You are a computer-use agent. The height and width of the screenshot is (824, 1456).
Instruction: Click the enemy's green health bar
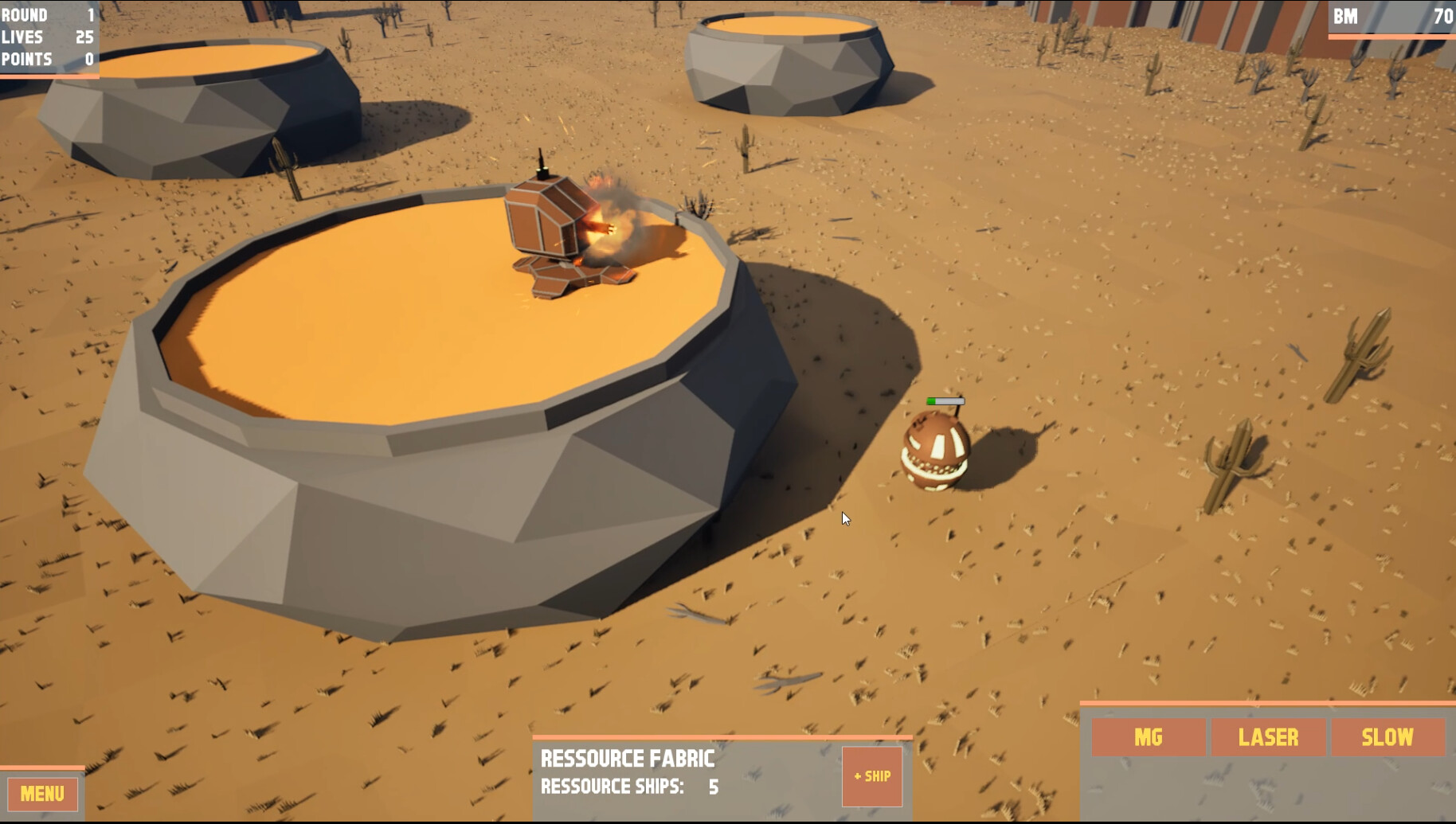click(944, 402)
